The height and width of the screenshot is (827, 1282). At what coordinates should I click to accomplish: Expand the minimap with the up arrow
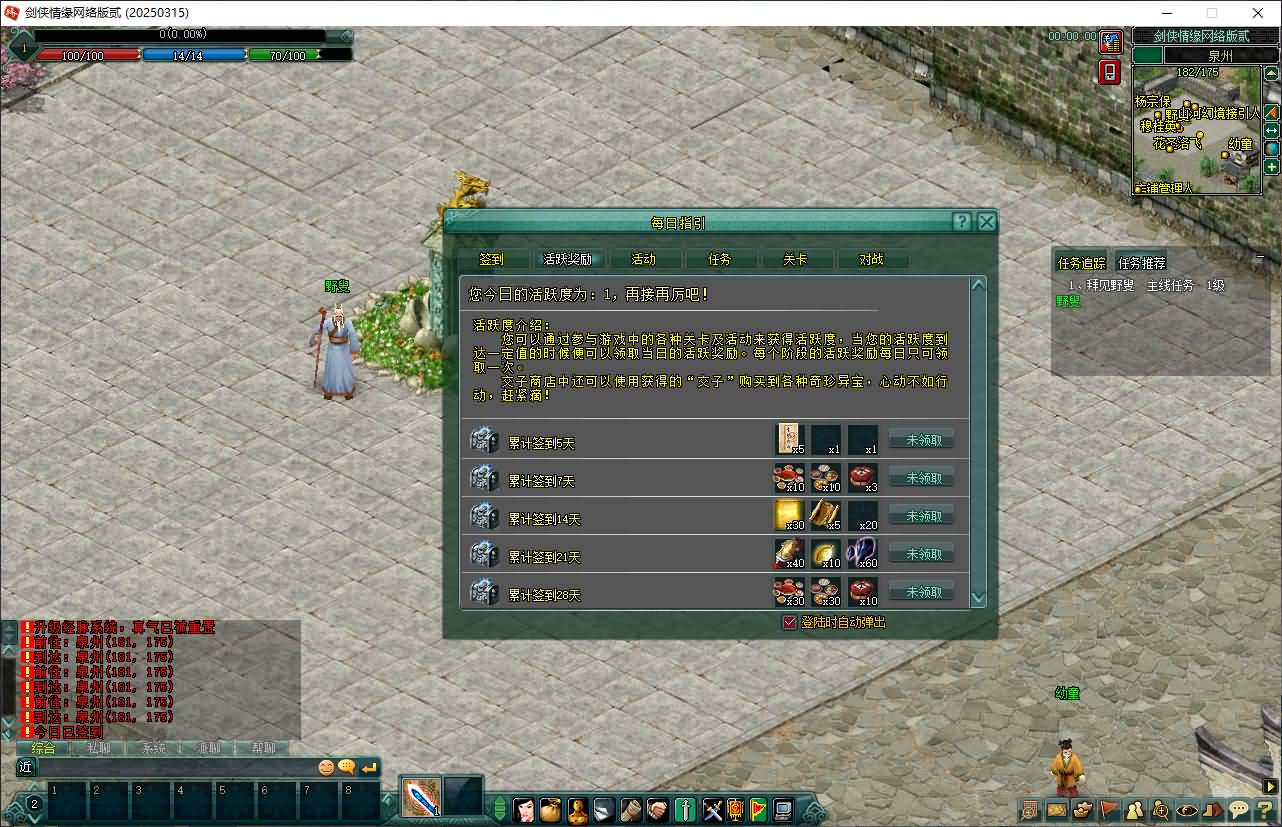[1271, 73]
